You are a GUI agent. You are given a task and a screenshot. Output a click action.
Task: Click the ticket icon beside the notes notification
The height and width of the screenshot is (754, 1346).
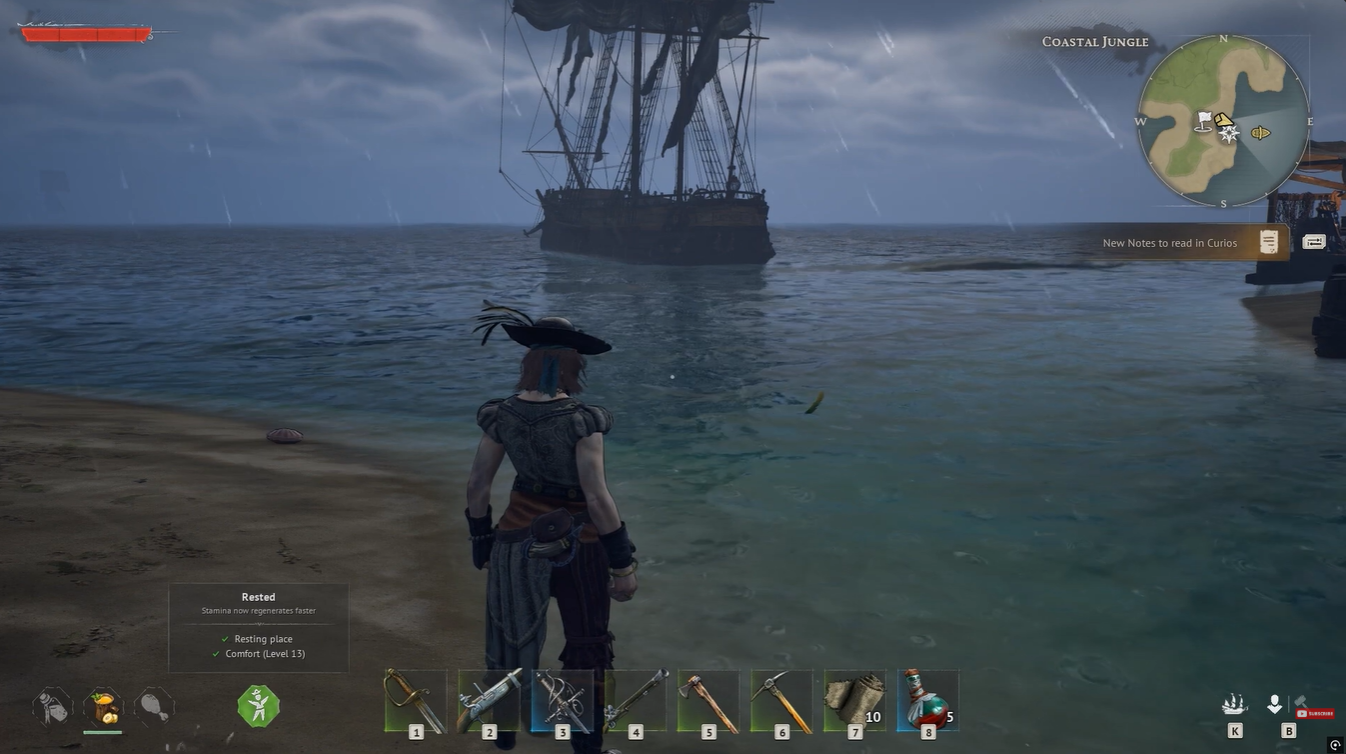1314,242
